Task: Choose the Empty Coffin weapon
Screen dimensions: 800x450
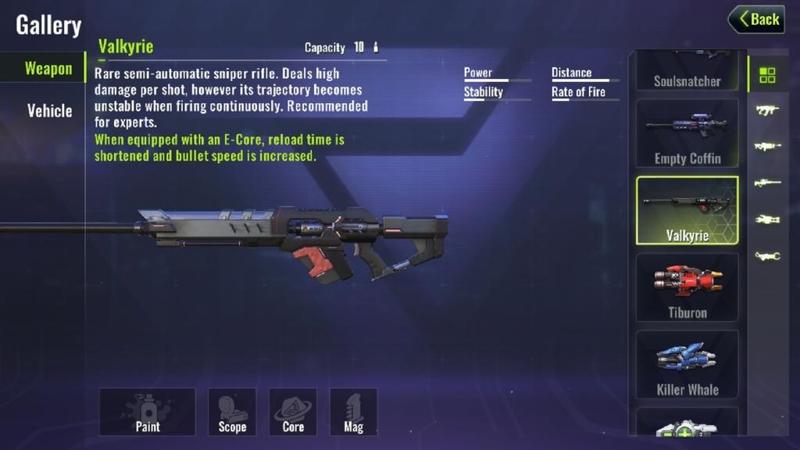Action: click(x=687, y=134)
